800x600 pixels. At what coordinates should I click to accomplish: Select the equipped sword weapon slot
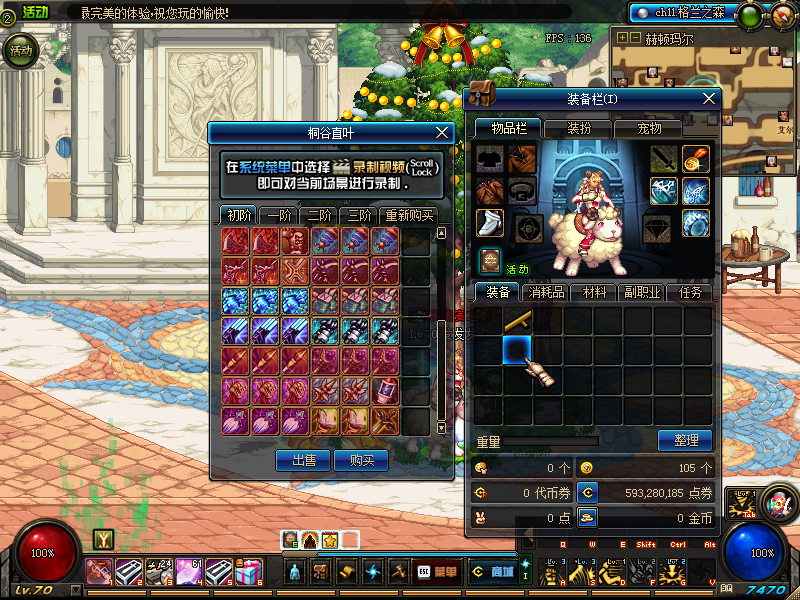click(664, 159)
